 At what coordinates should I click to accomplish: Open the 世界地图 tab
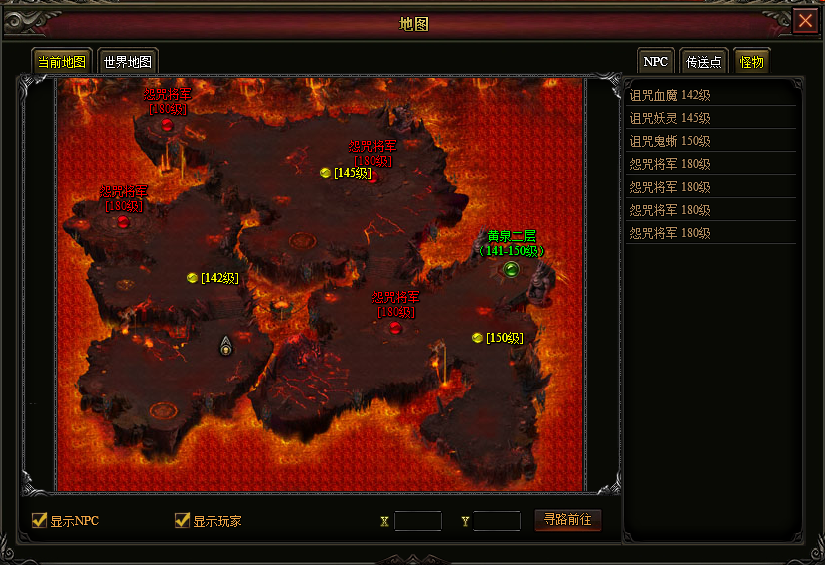point(127,61)
